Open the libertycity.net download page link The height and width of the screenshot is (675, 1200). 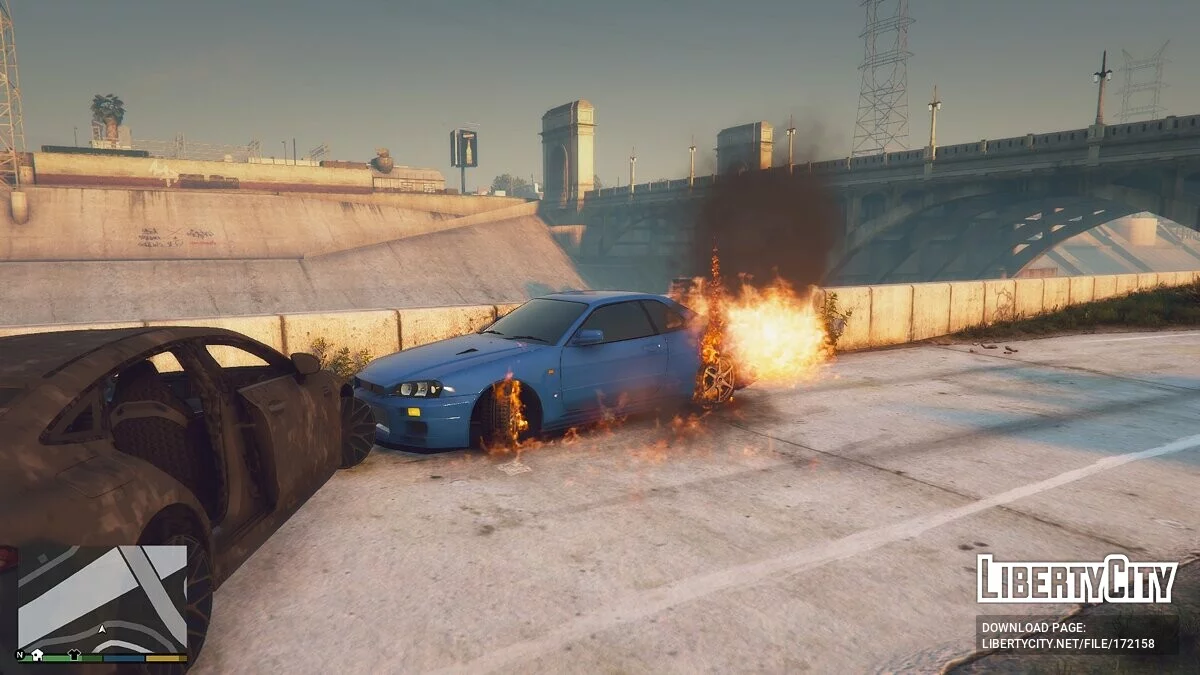[1068, 644]
